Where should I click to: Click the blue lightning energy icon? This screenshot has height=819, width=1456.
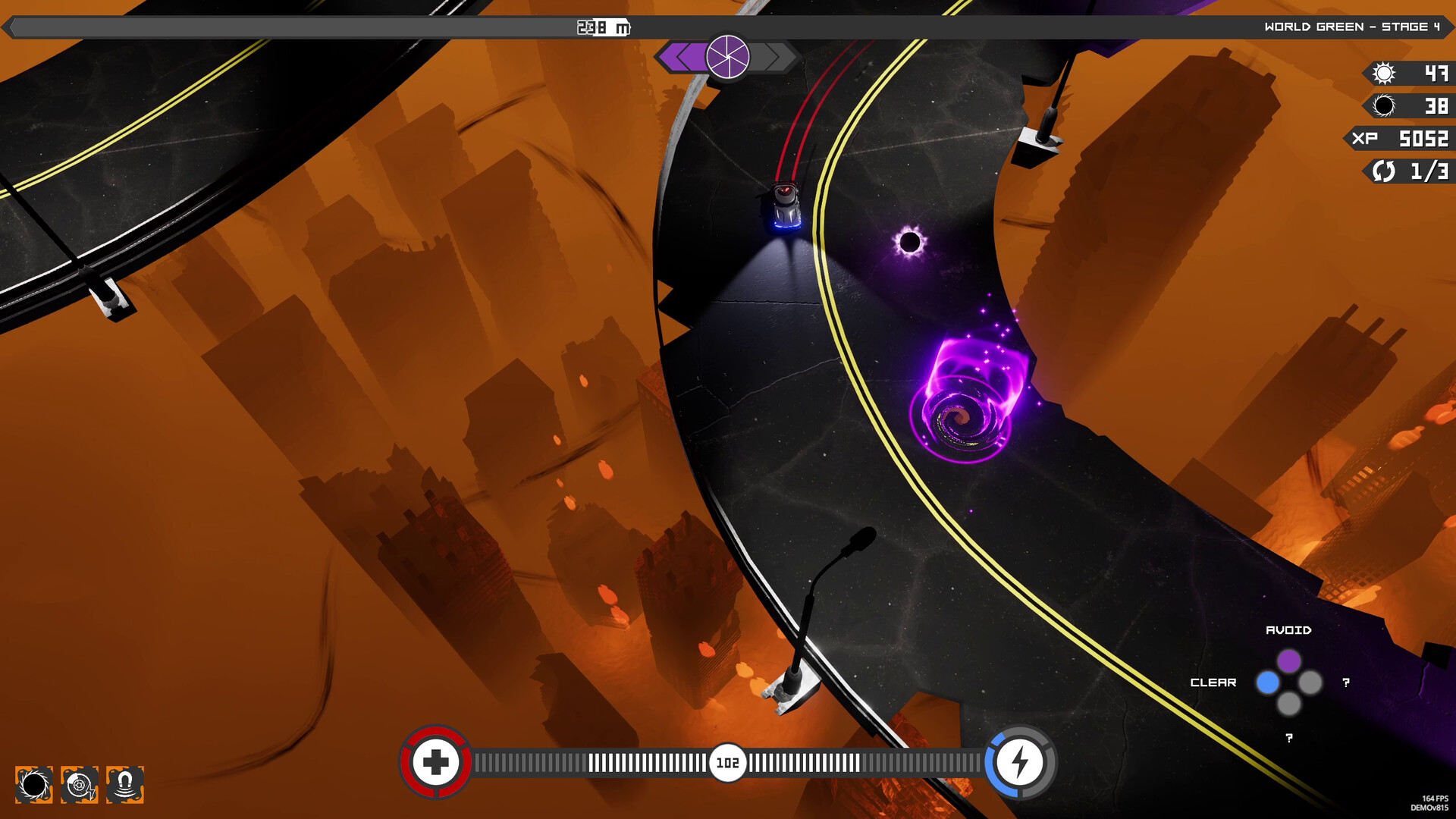[x=1019, y=762]
